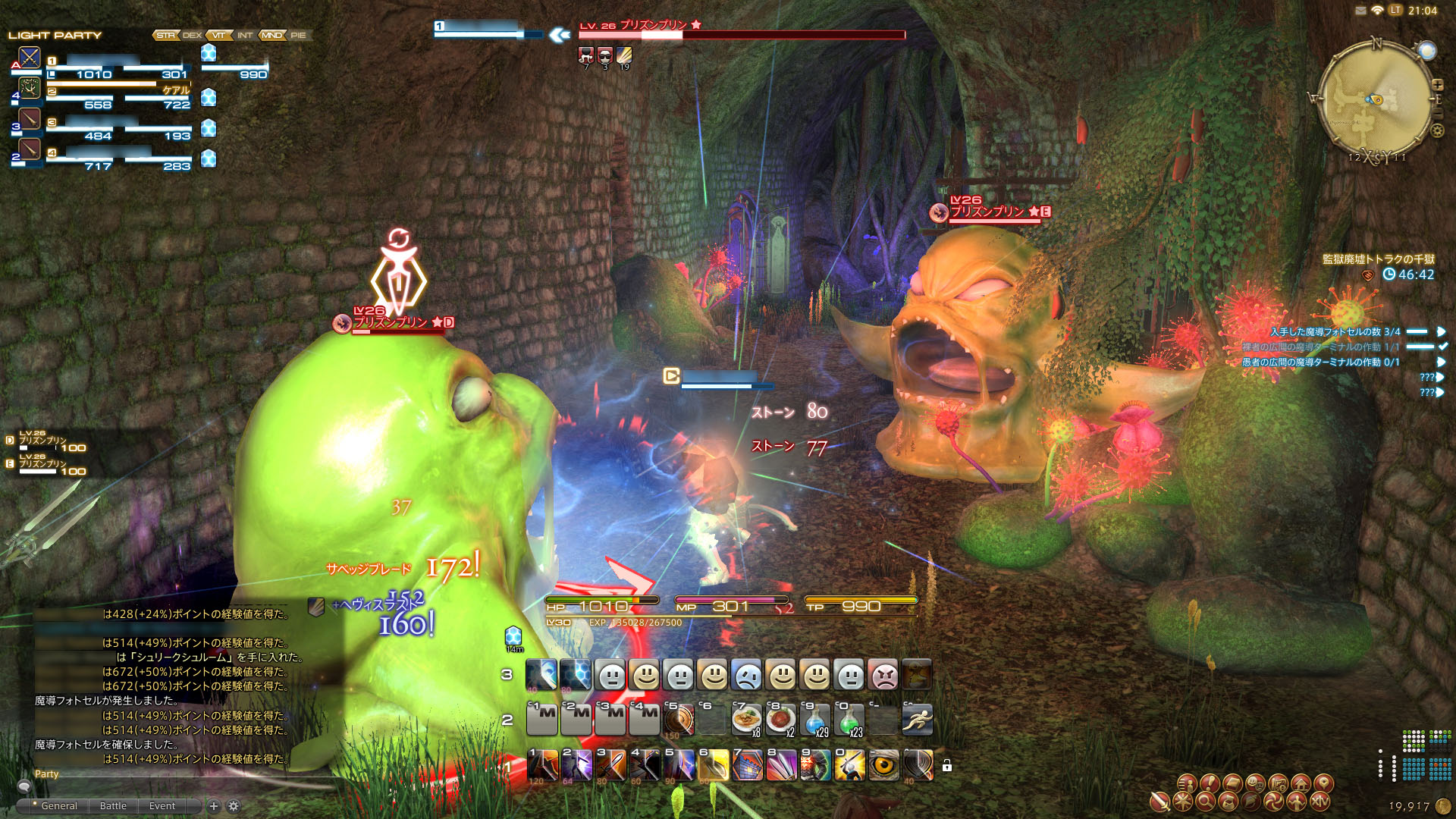
Task: Activate the Sprint running-figure action
Action: click(918, 720)
